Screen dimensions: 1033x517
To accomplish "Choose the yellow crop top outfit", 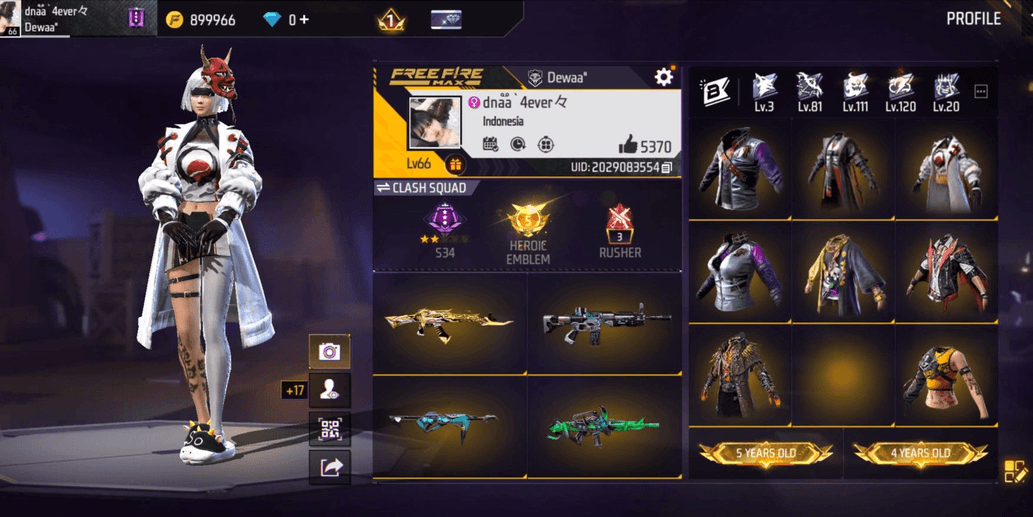I will (945, 380).
